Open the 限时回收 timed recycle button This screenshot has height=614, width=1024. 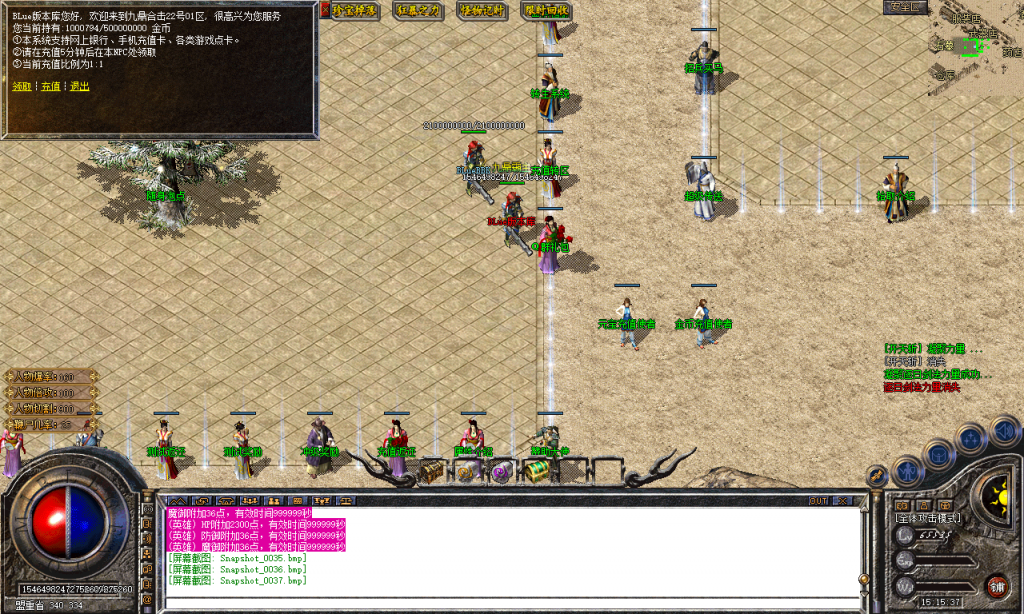(546, 10)
